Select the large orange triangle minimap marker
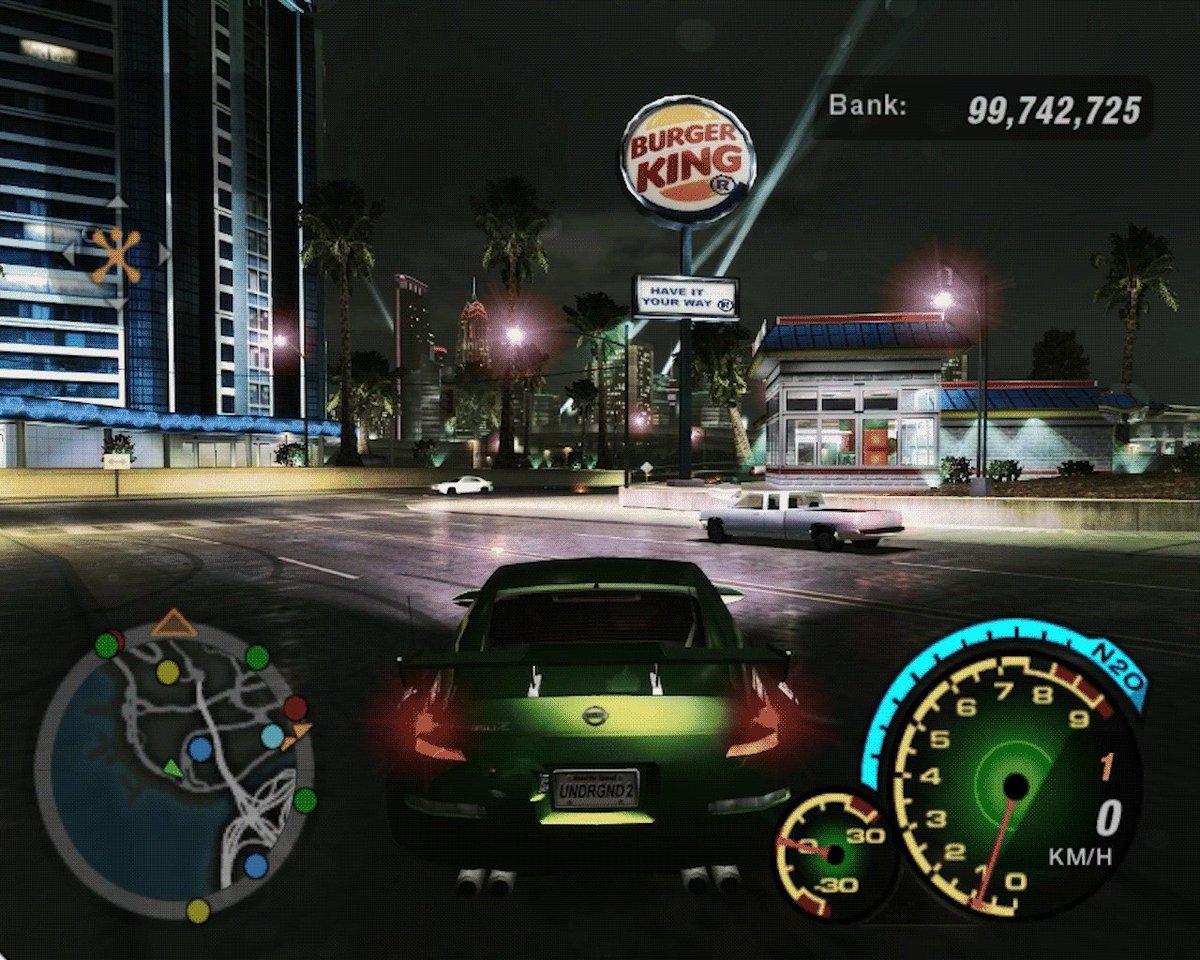This screenshot has width=1200, height=960. point(174,625)
